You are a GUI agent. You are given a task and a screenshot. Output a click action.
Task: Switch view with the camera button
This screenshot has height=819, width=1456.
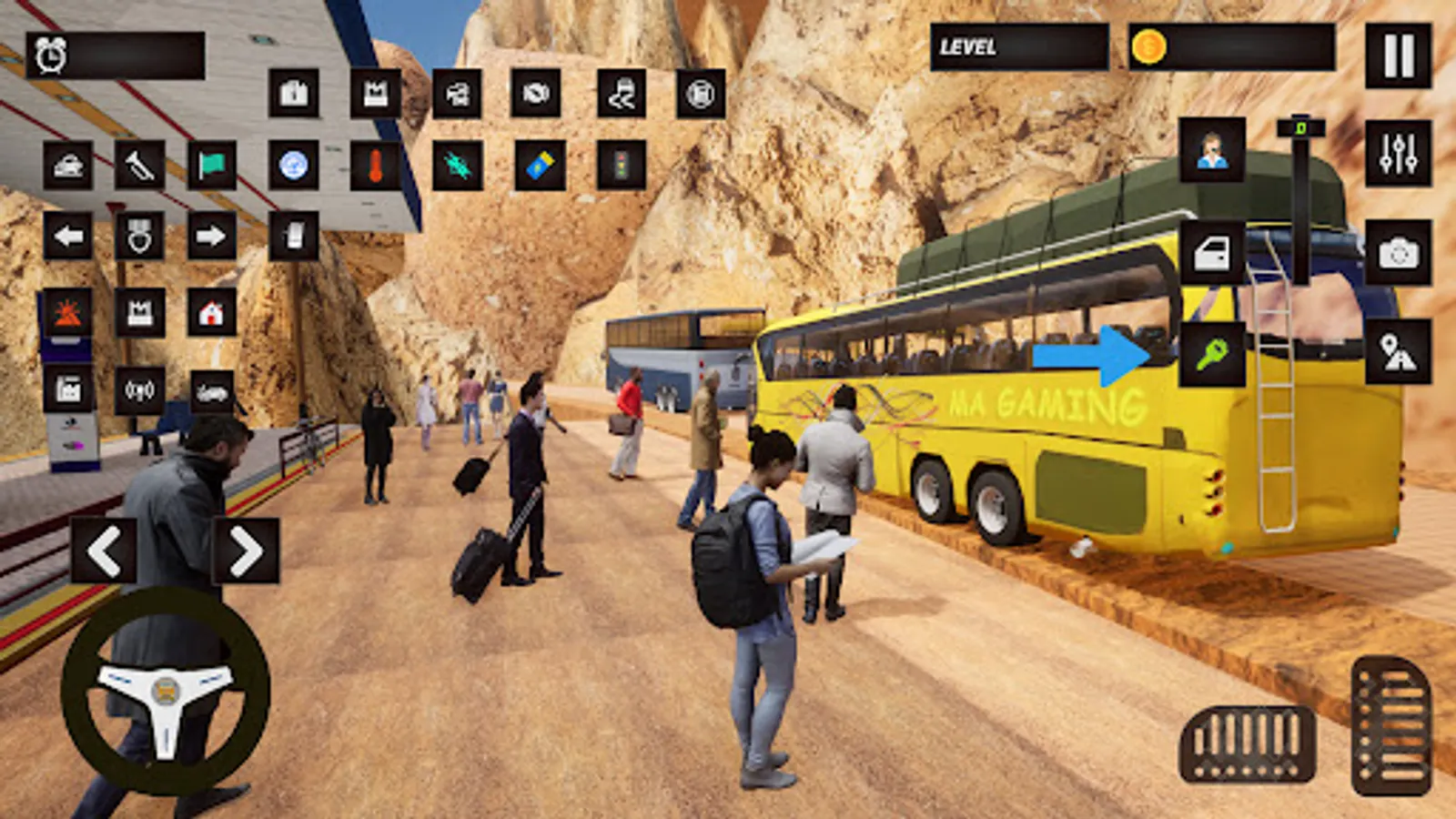pos(1398,253)
